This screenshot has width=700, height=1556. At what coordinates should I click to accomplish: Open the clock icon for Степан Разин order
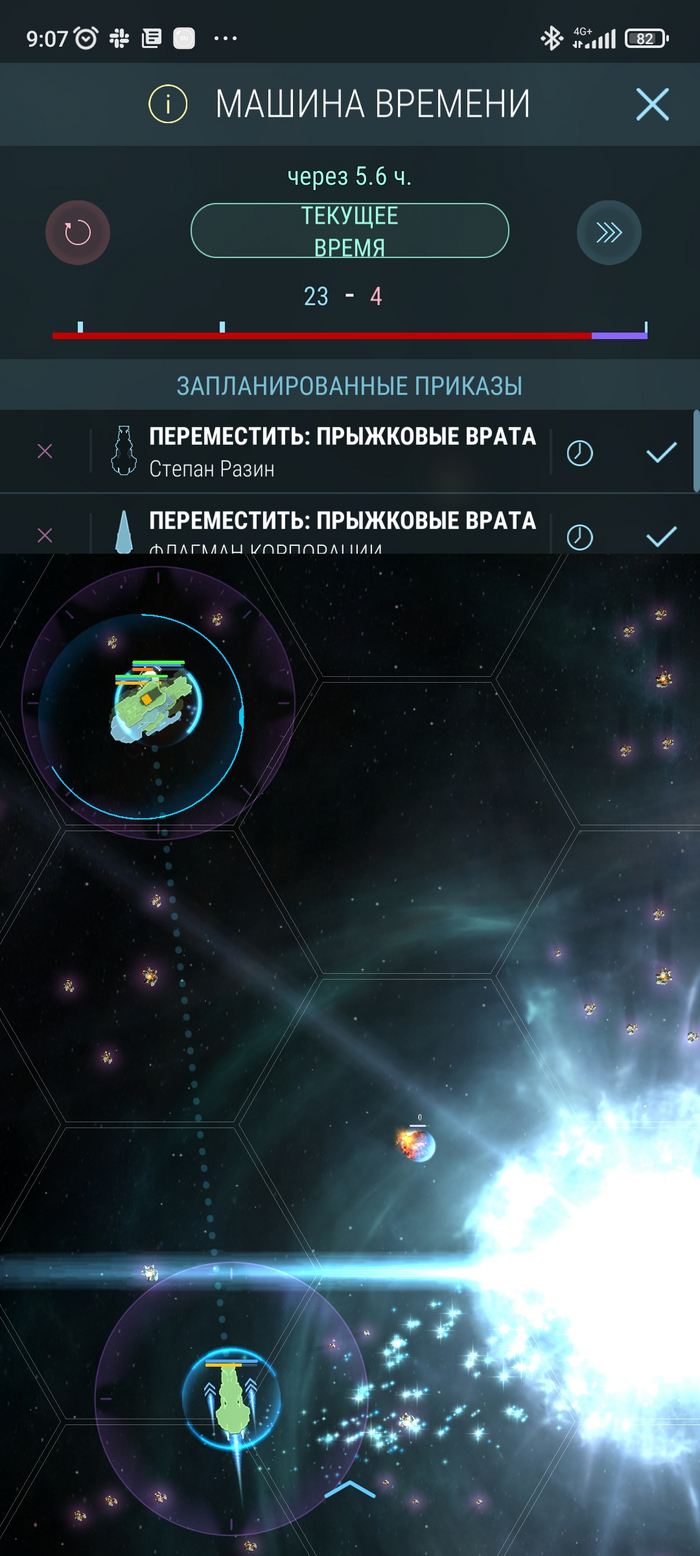(x=579, y=453)
